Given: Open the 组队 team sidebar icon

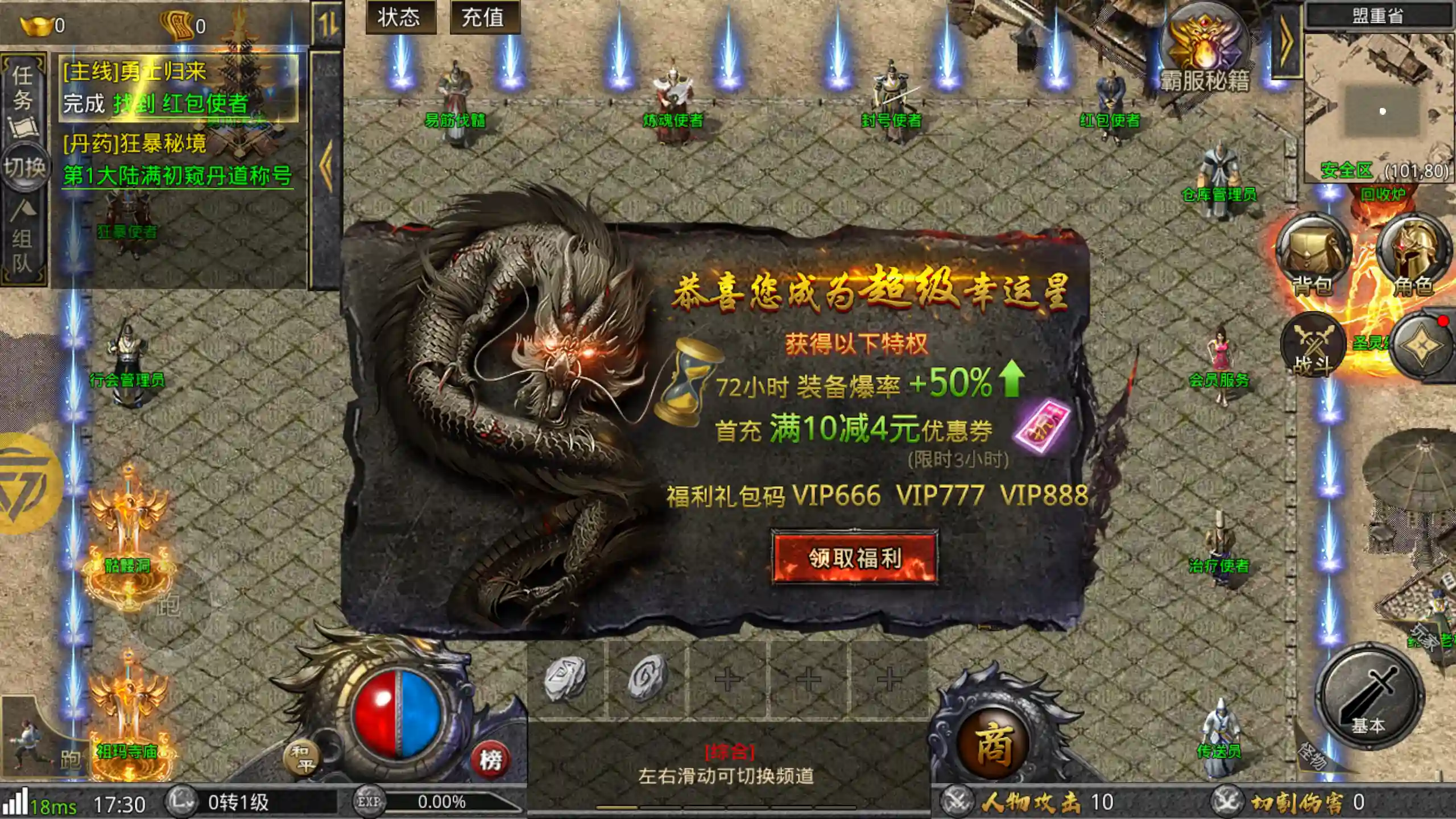Looking at the screenshot, I should pos(24,227).
